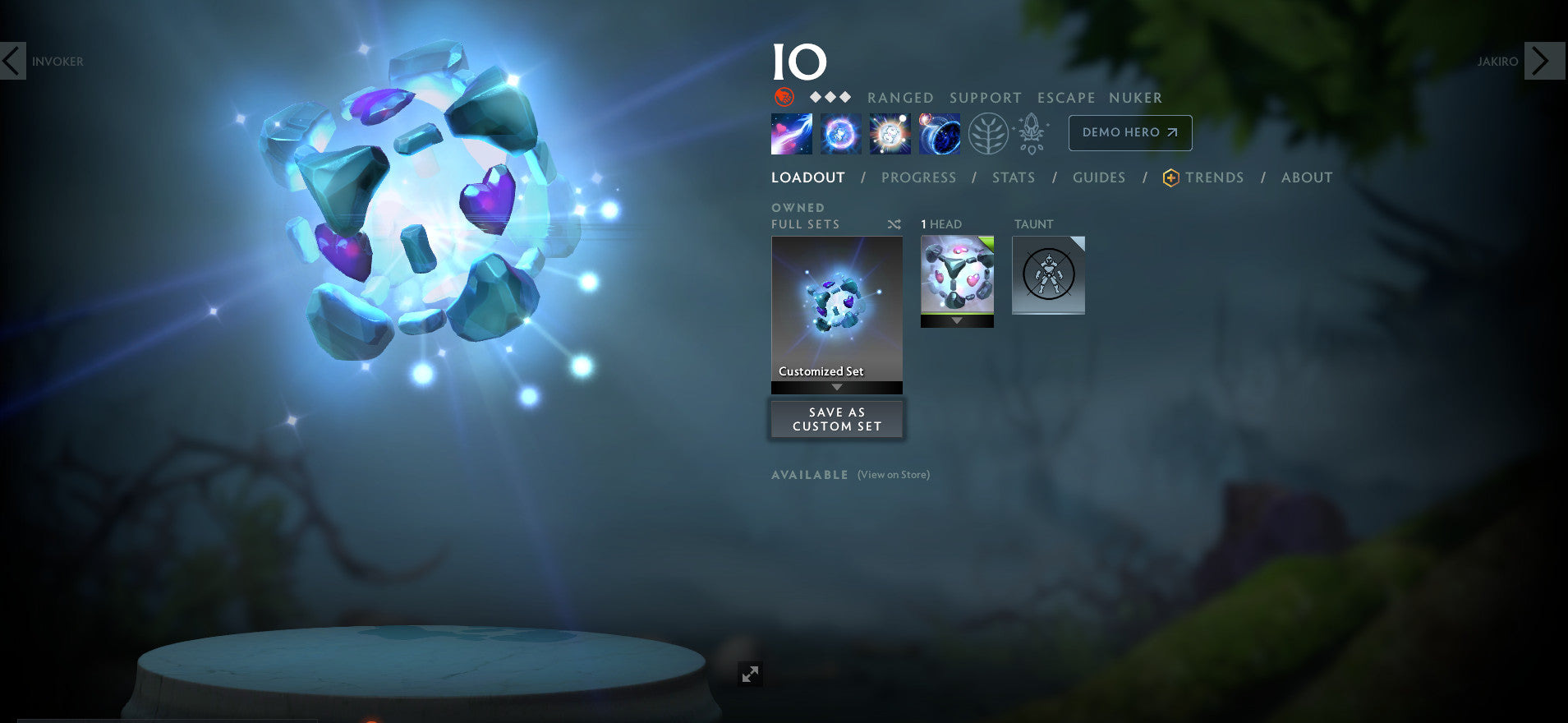The width and height of the screenshot is (1568, 723).
Task: Switch to the PROGRESS tab
Action: click(918, 177)
